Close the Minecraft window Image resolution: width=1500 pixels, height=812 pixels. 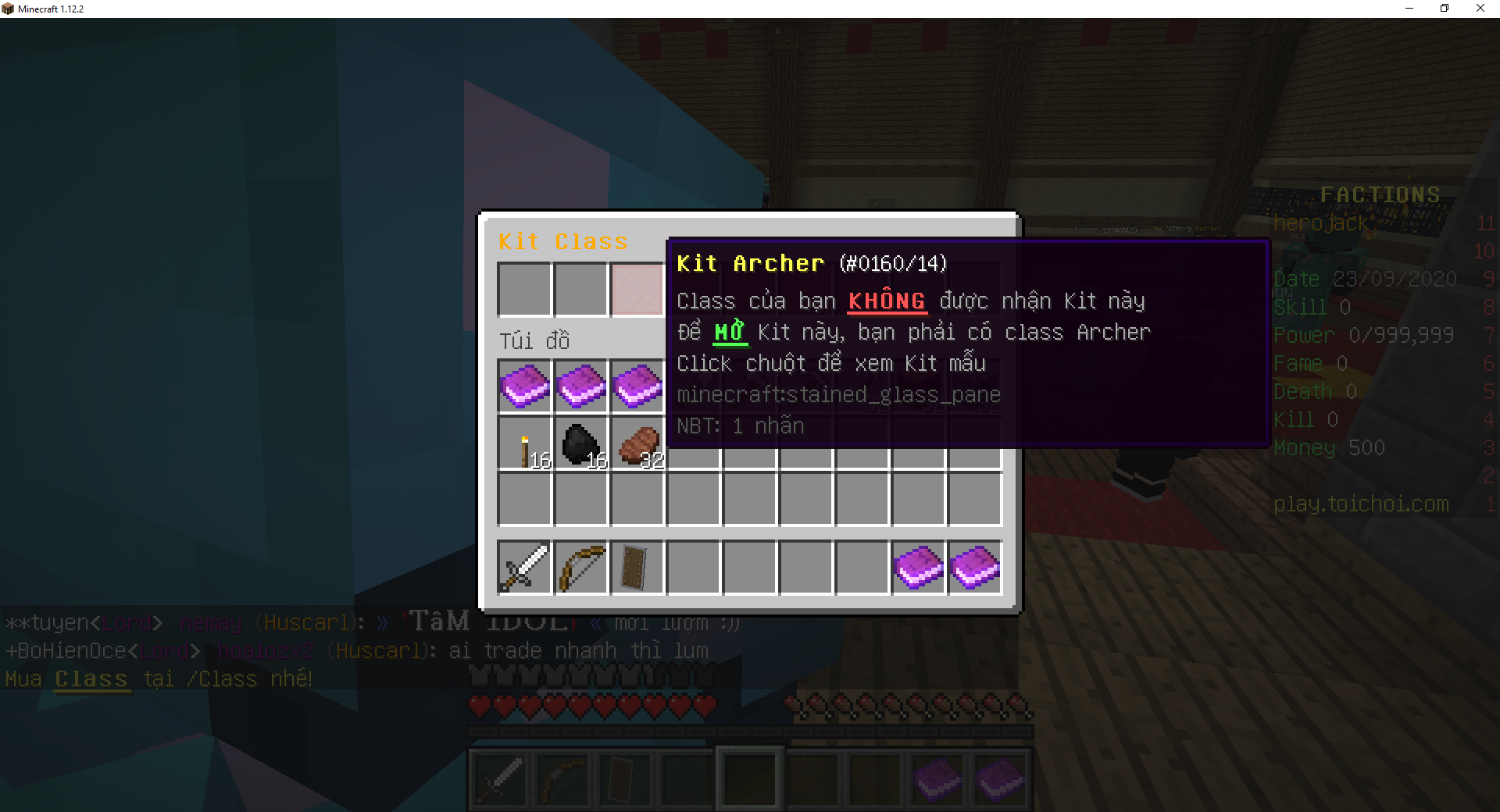(x=1480, y=9)
